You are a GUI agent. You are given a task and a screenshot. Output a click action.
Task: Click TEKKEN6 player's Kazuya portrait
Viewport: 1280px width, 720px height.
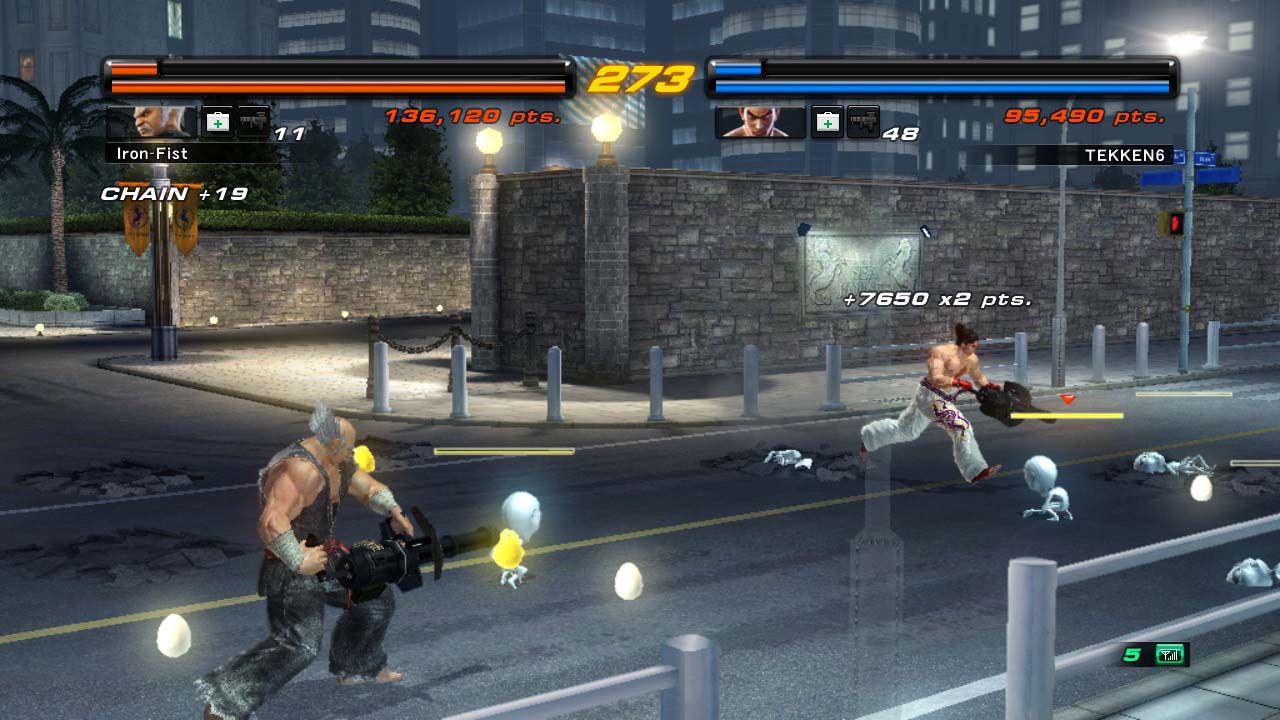point(760,122)
